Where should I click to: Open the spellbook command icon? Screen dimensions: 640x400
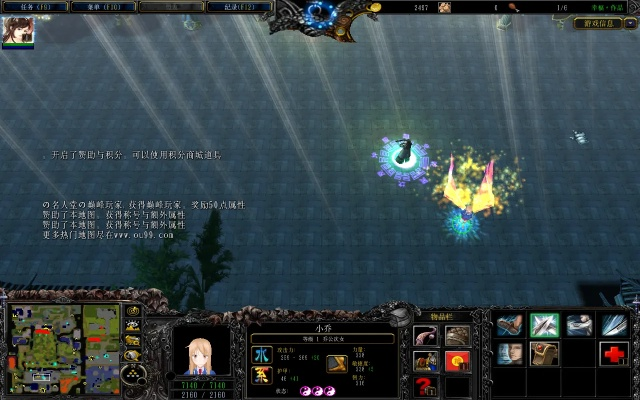(545, 354)
